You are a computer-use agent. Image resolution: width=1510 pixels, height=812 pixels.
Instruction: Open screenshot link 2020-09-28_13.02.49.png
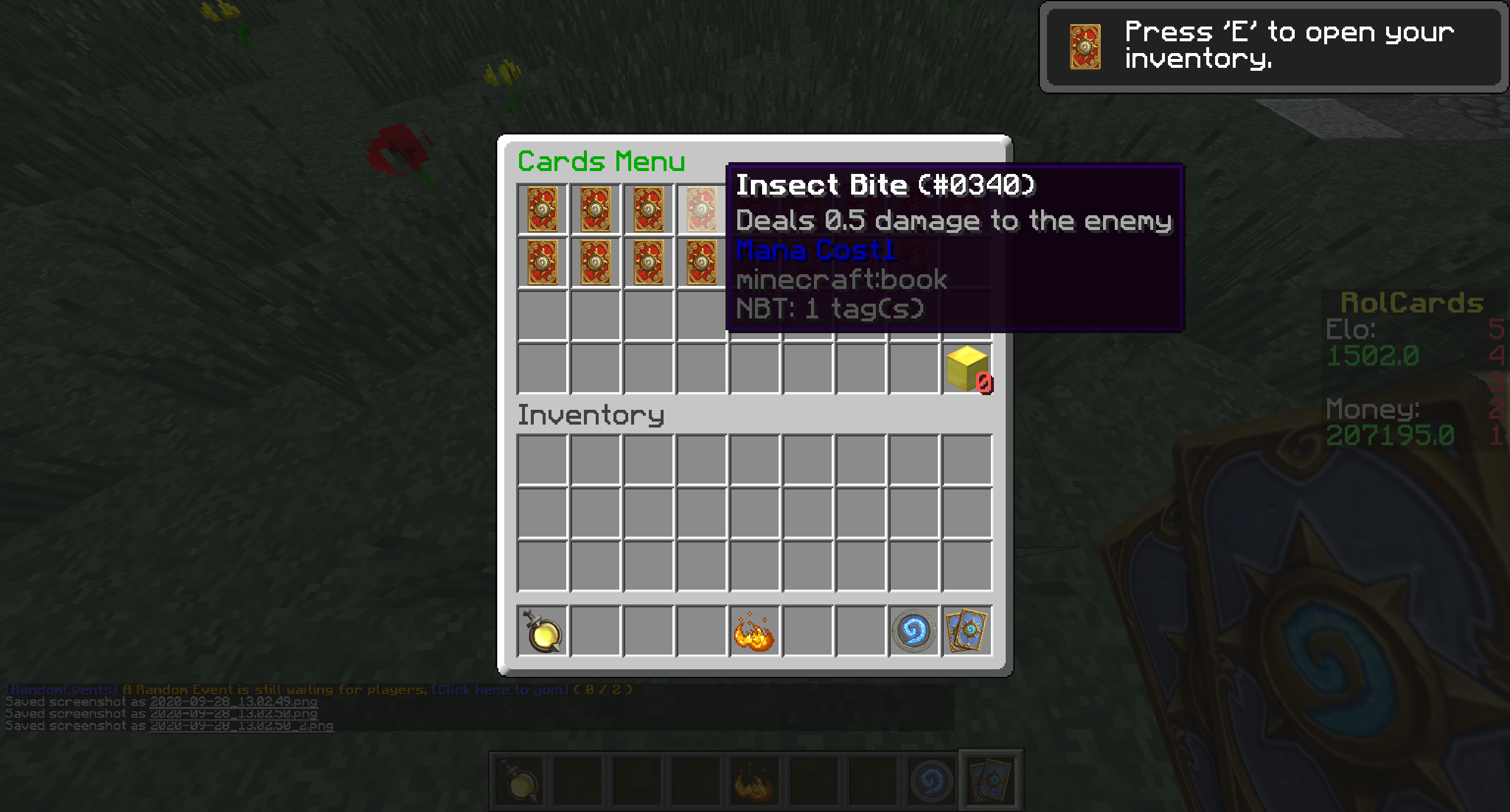click(234, 702)
